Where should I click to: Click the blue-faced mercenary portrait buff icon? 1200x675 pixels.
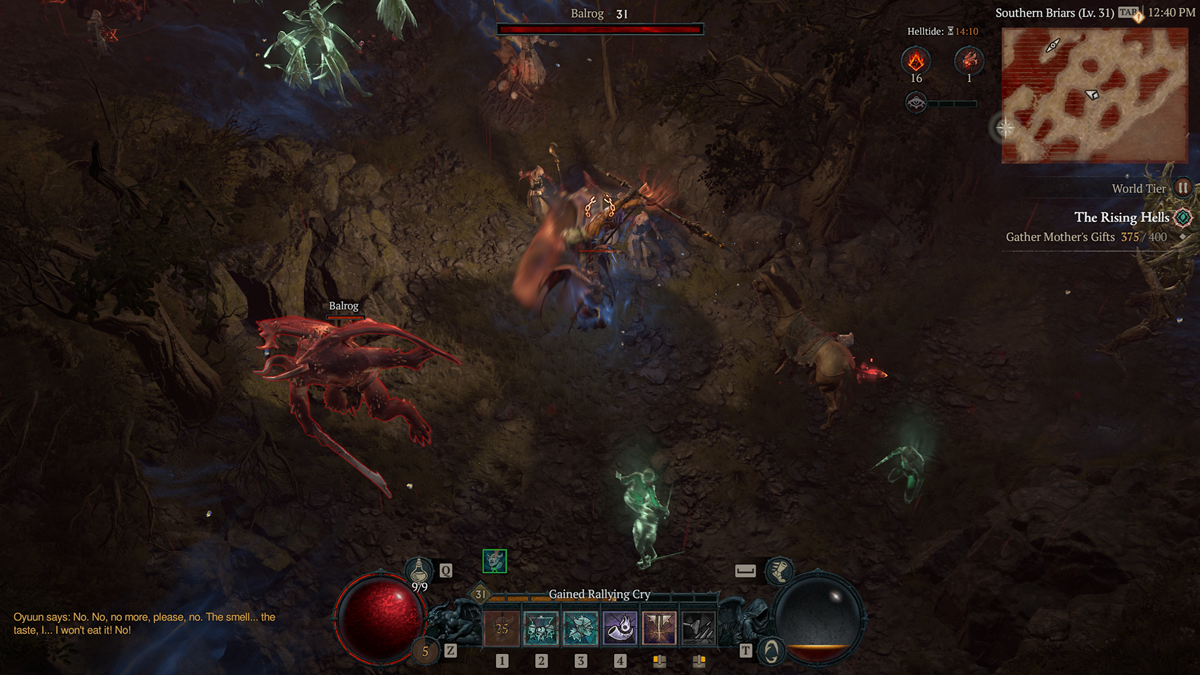pos(494,561)
